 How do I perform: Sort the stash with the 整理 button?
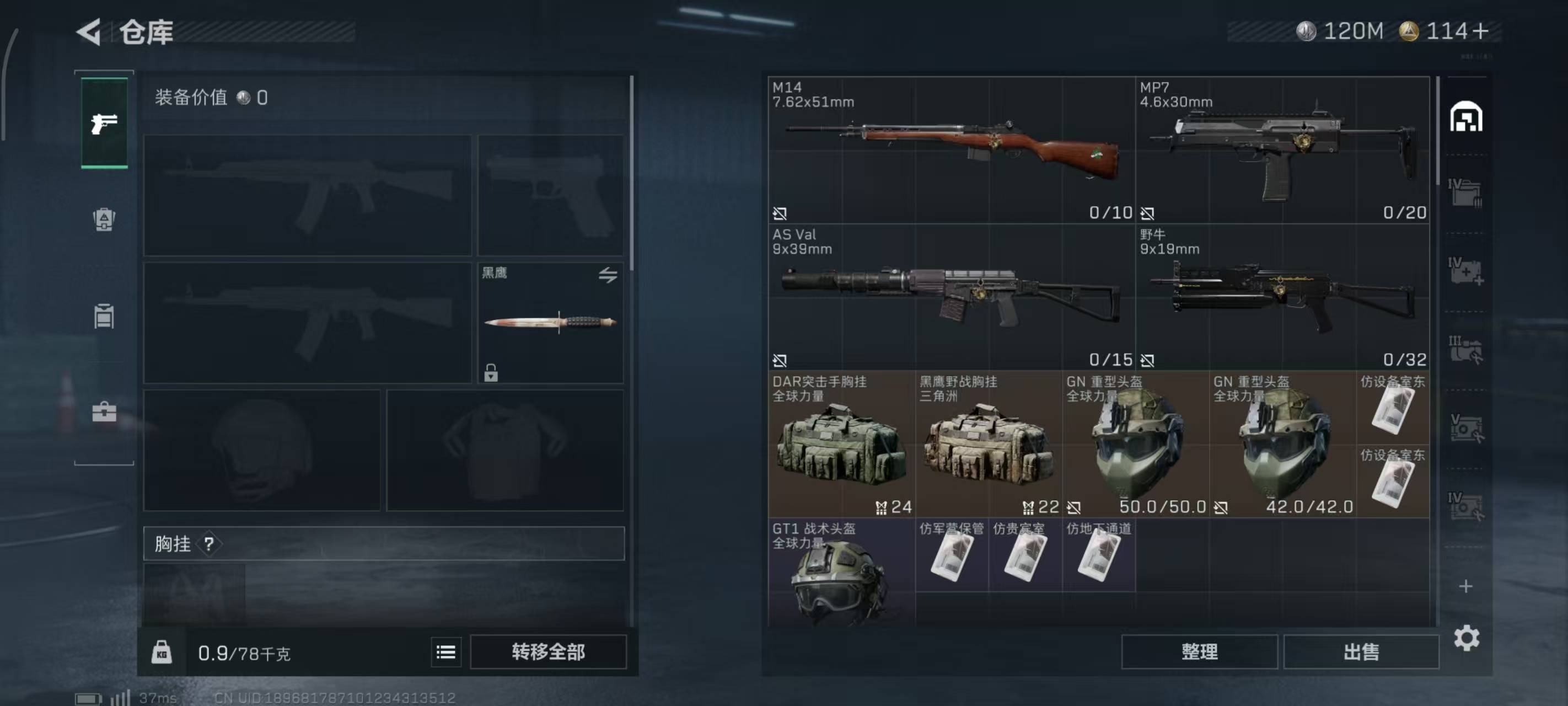[x=1199, y=652]
